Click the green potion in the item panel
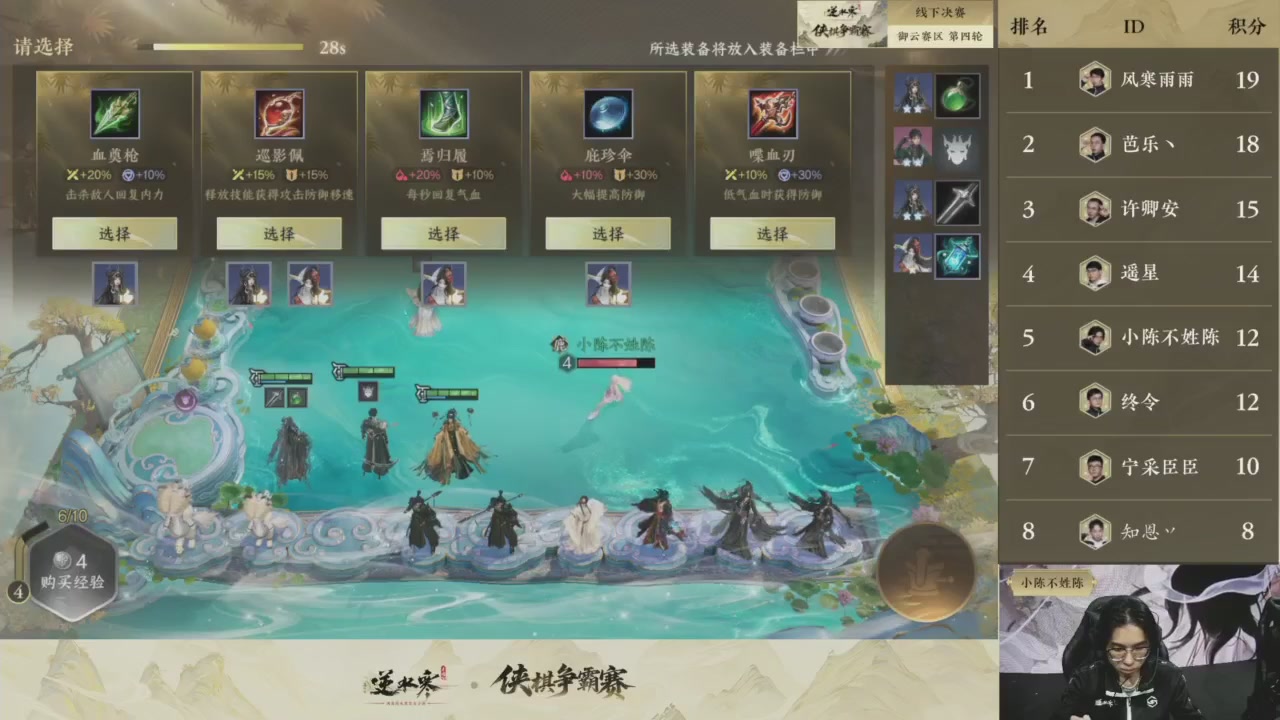The width and height of the screenshot is (1280, 720). 957,93
